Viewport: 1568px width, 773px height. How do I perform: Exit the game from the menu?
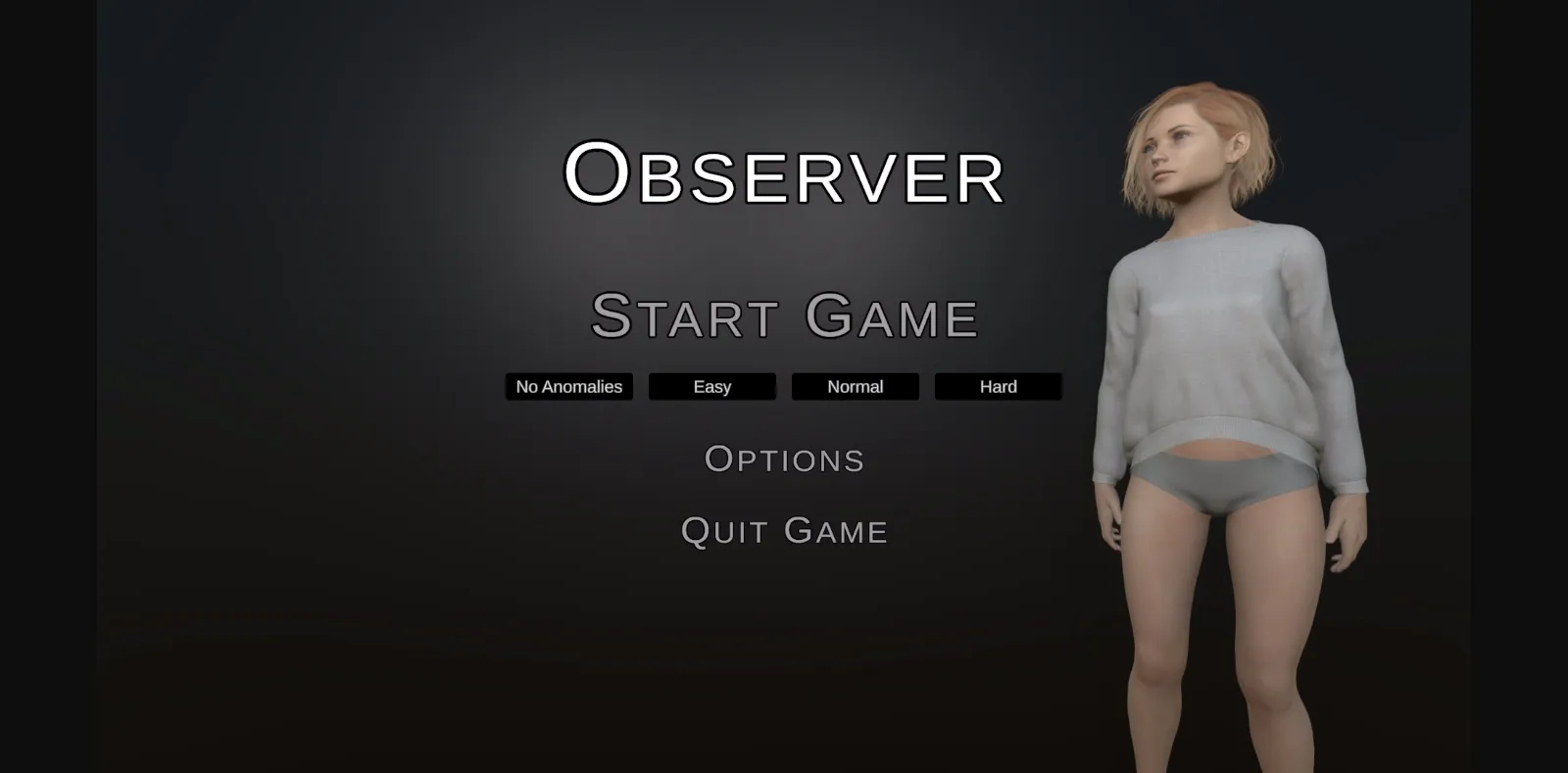pyautogui.click(x=783, y=531)
